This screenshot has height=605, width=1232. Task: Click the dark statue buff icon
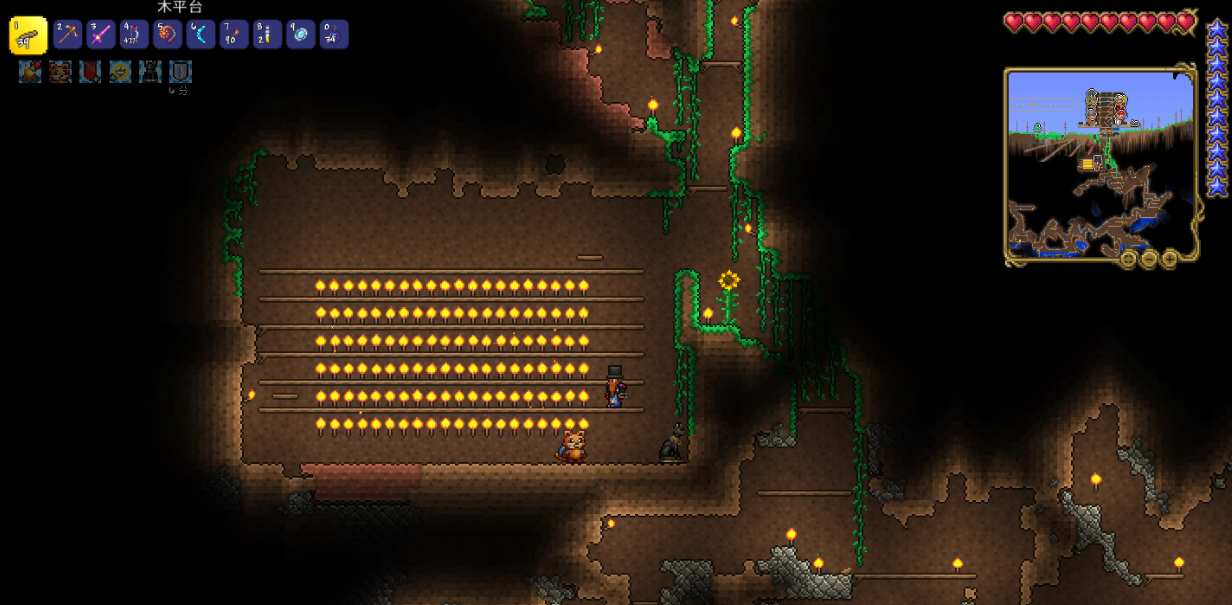point(150,72)
